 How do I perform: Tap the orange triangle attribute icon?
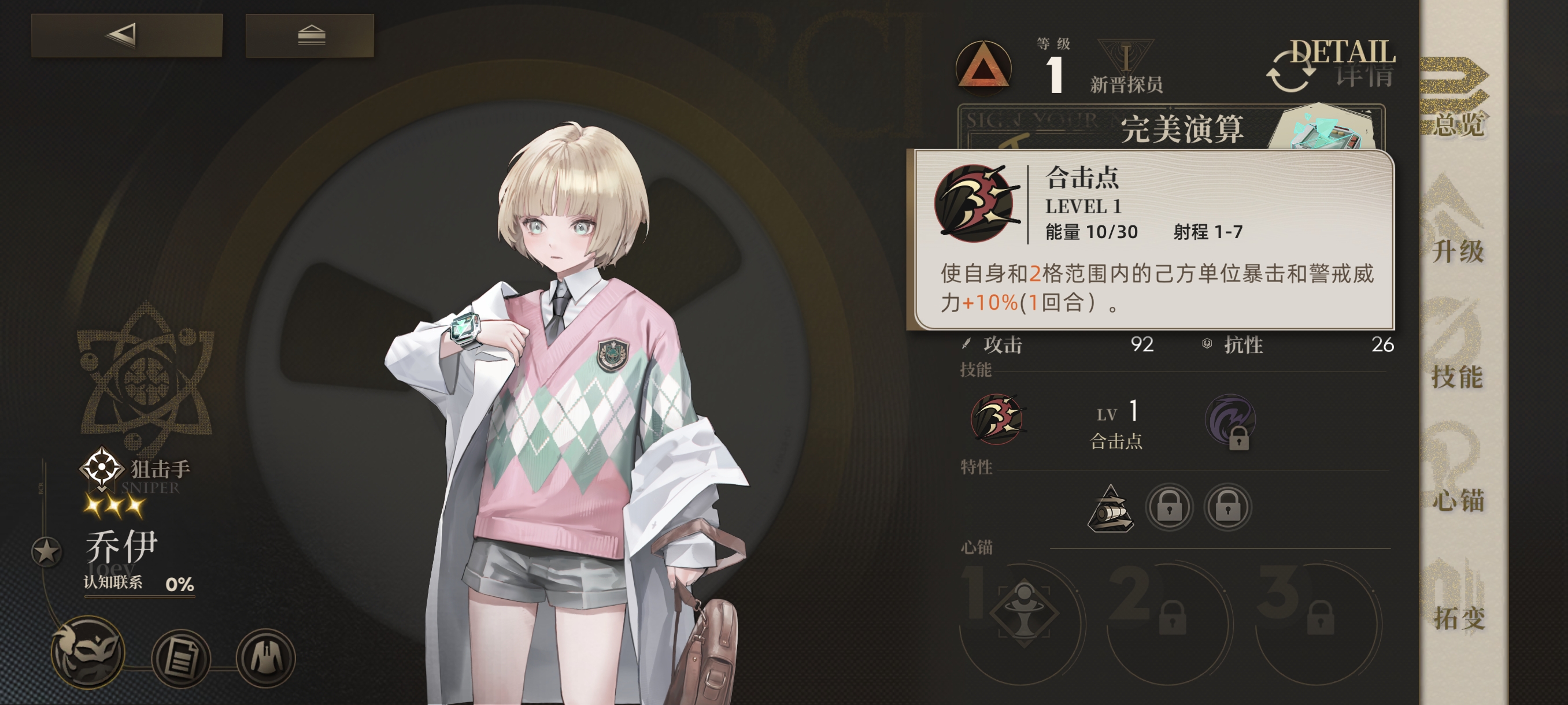tap(983, 67)
